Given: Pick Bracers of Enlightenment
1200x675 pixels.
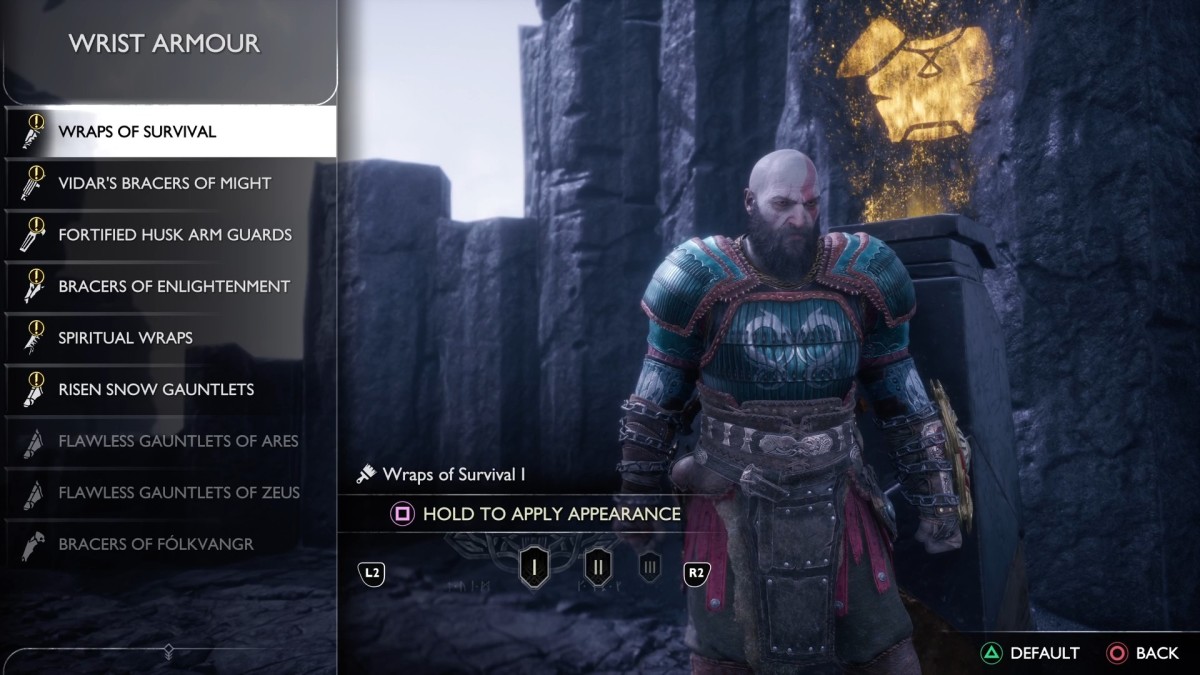Looking at the screenshot, I should pos(174,286).
